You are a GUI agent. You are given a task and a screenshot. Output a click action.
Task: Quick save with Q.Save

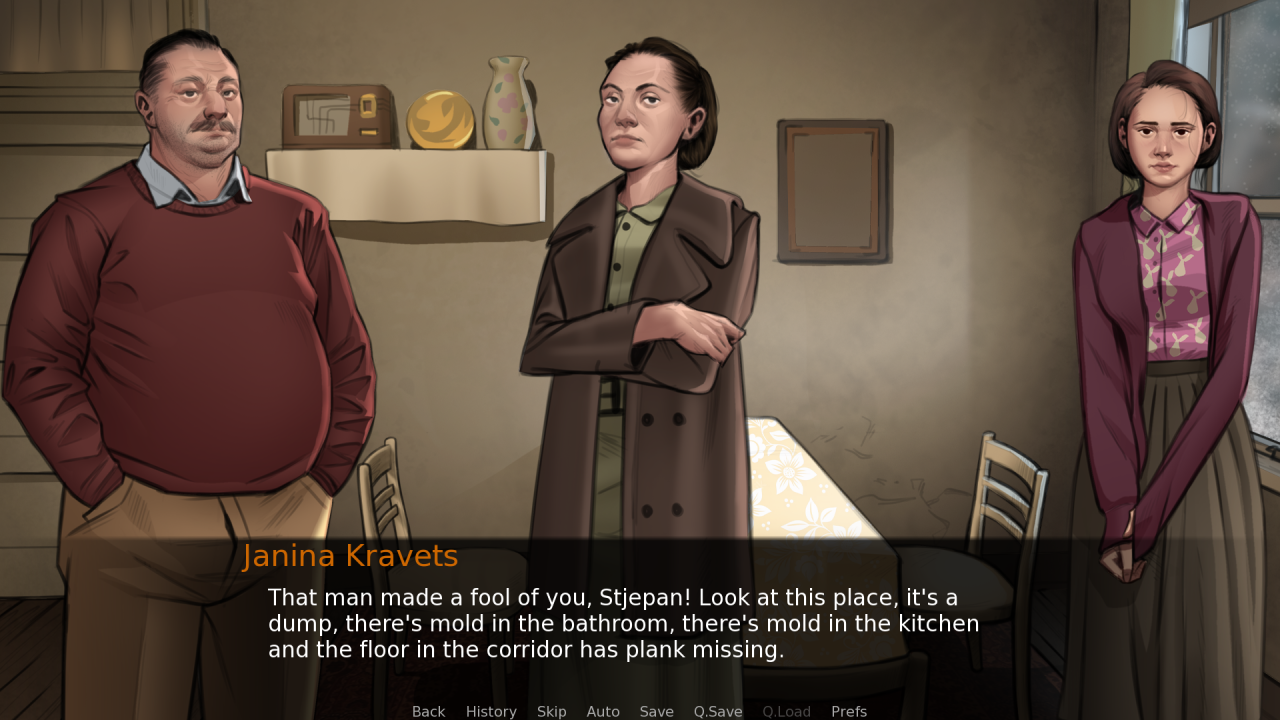pyautogui.click(x=718, y=711)
